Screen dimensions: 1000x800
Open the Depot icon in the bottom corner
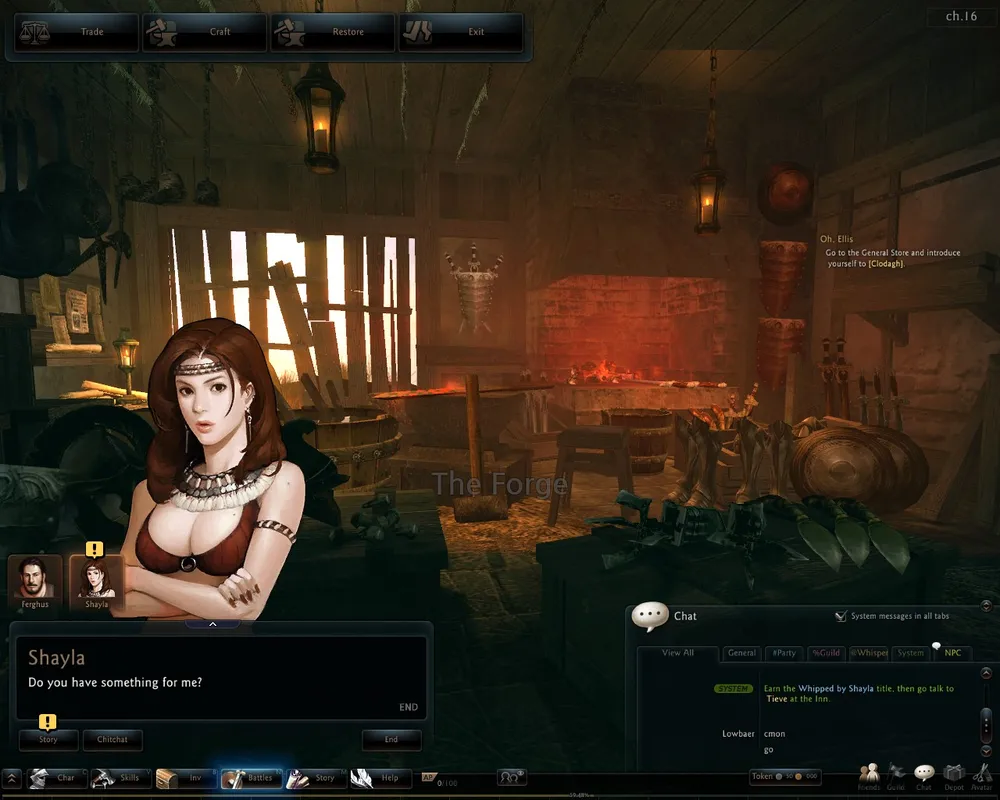[954, 775]
